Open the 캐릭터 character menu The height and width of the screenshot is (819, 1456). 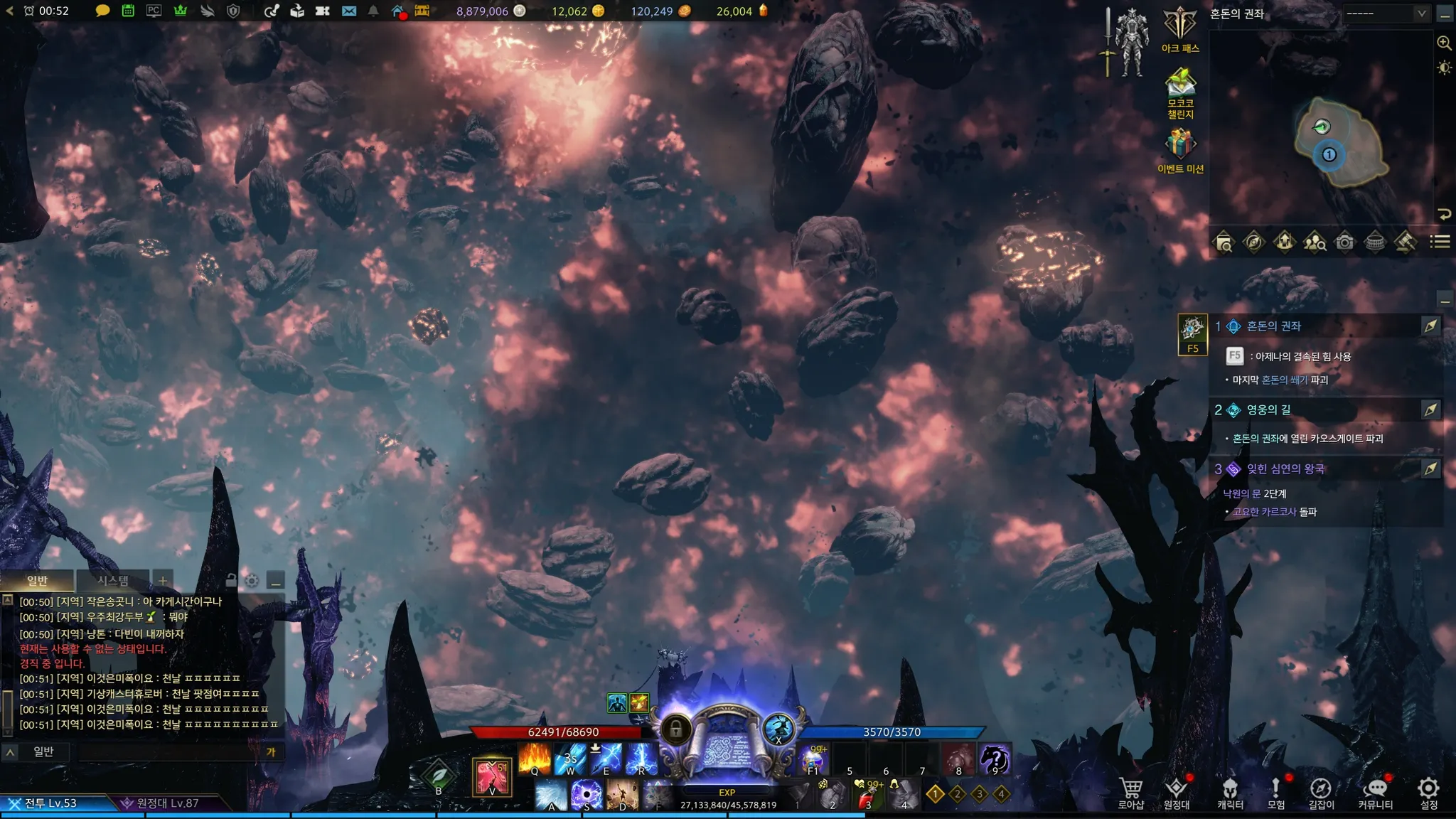pyautogui.click(x=1230, y=792)
